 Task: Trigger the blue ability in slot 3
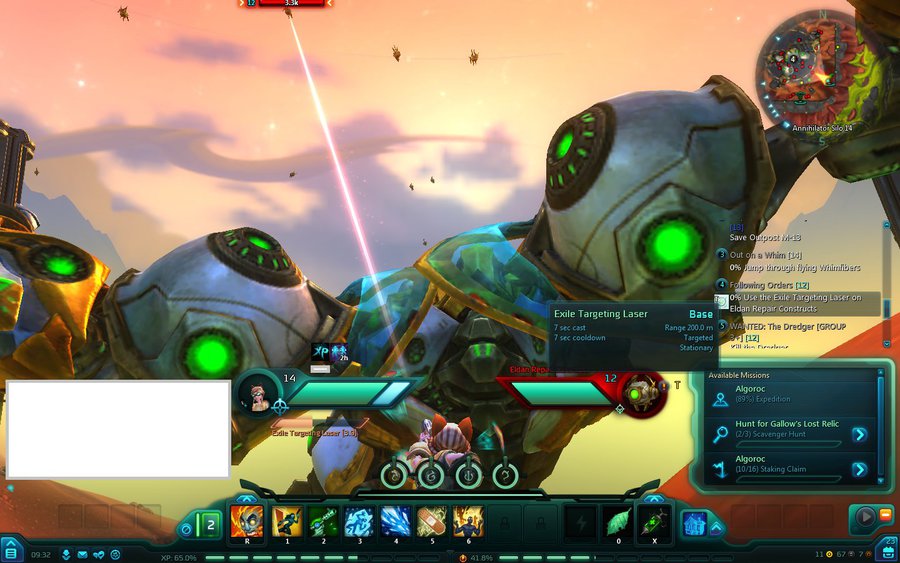359,522
